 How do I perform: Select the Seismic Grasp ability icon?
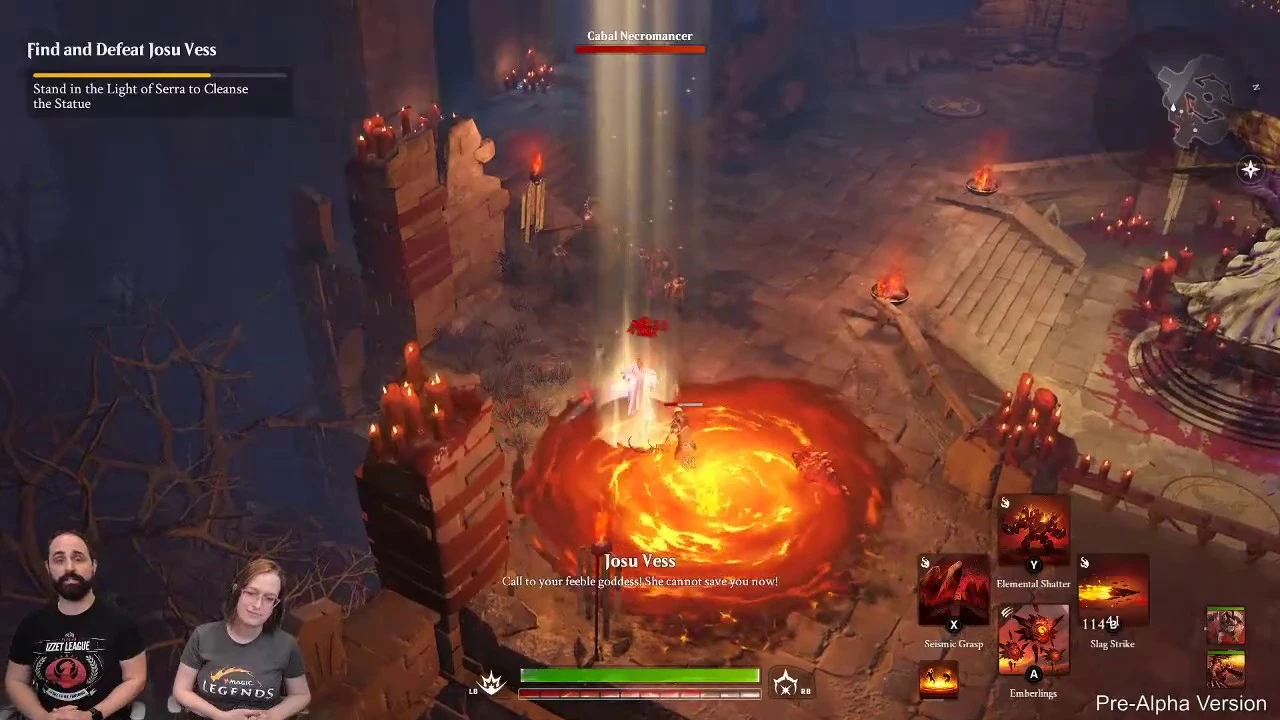click(x=953, y=590)
